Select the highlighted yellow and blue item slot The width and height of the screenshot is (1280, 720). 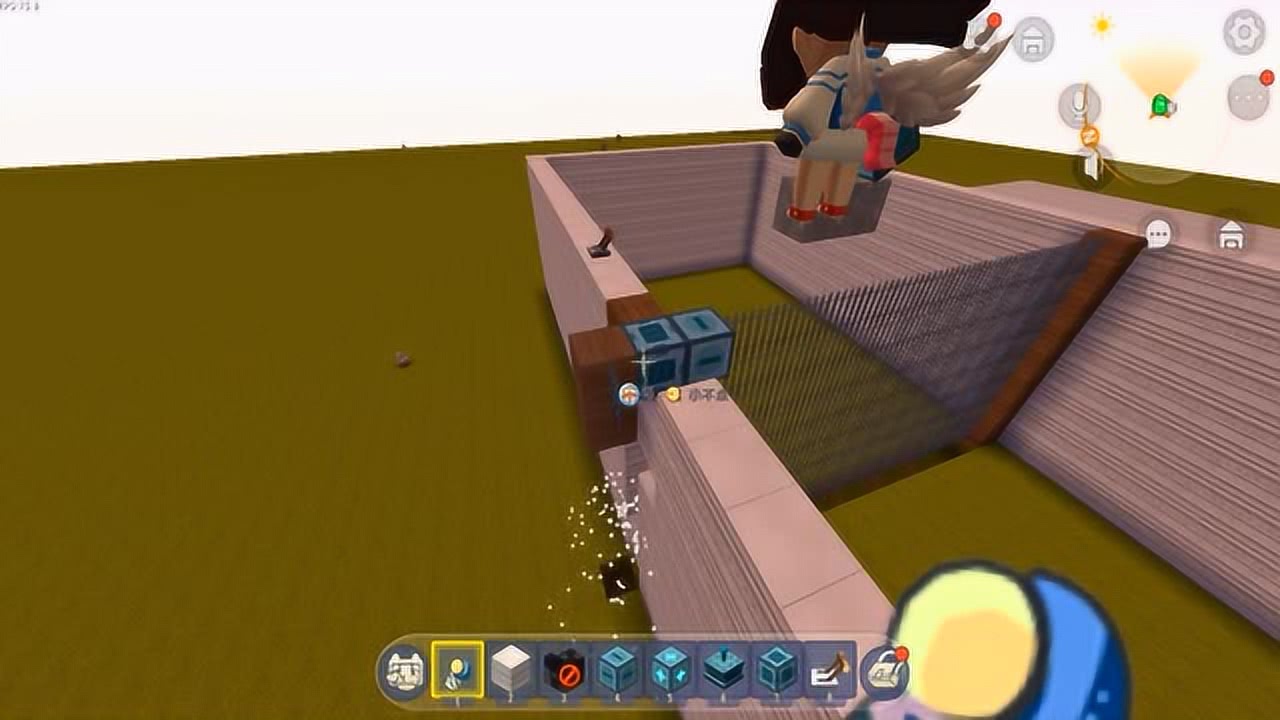point(458,669)
